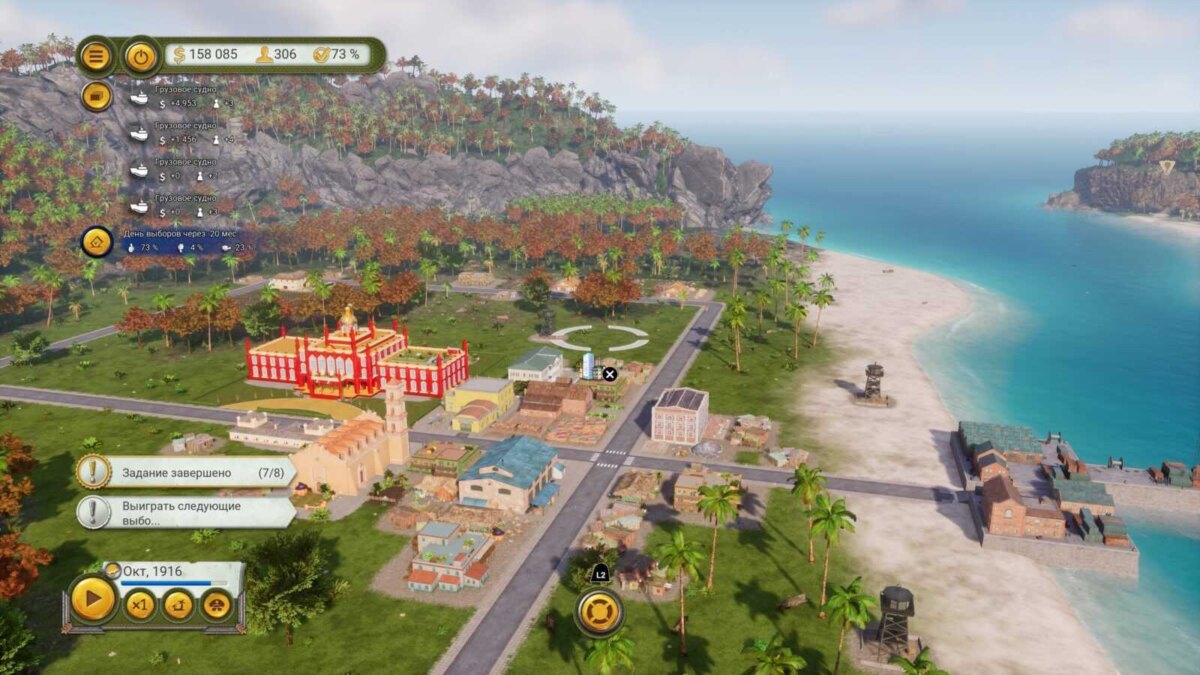The image size is (1200, 675).
Task: Click the play time button
Action: 93,603
